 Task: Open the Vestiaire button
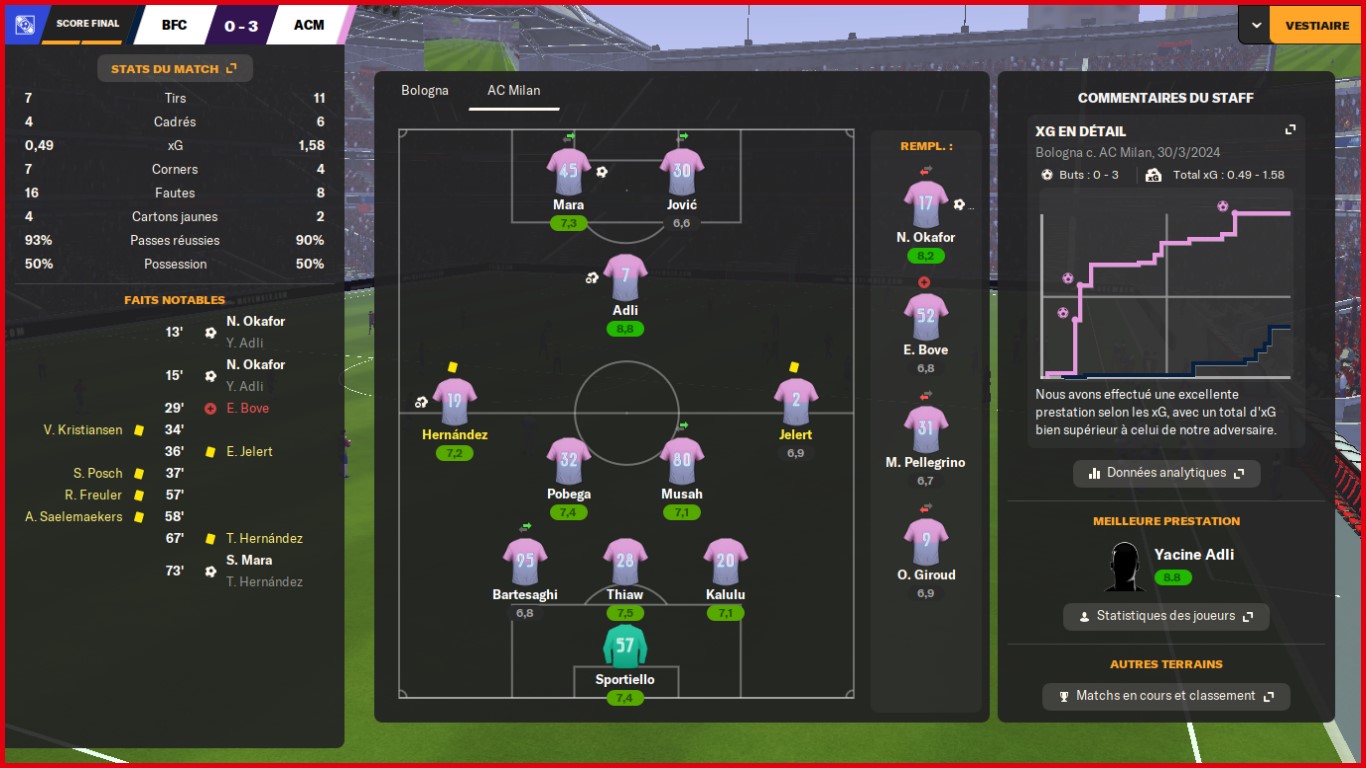1316,25
